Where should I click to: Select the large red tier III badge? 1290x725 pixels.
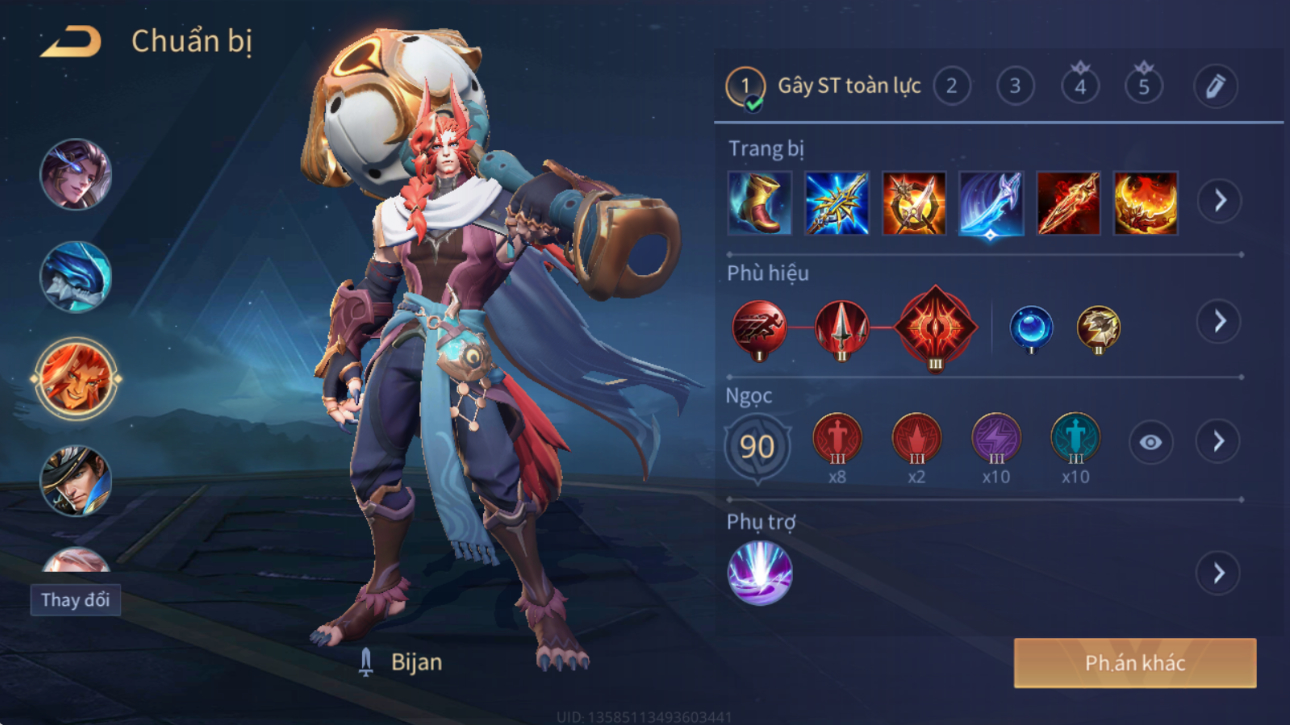point(935,327)
